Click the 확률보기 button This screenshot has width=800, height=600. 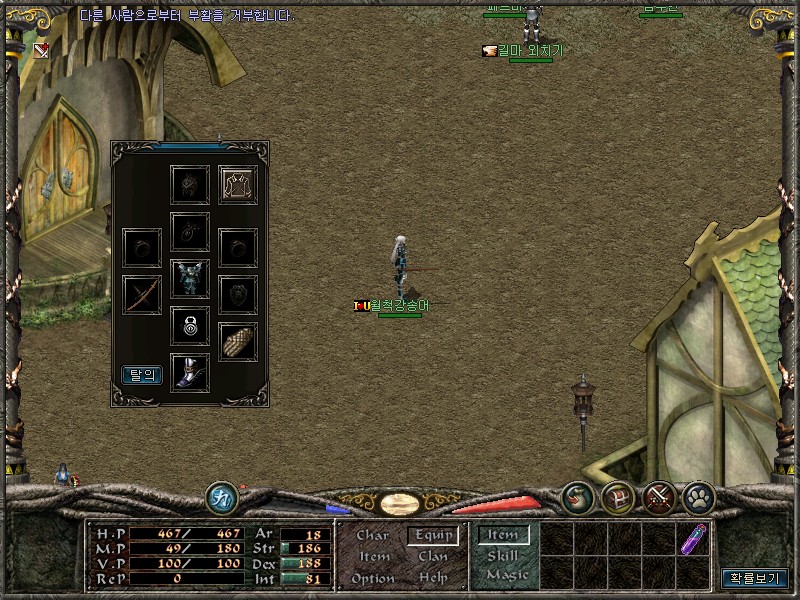(x=755, y=578)
